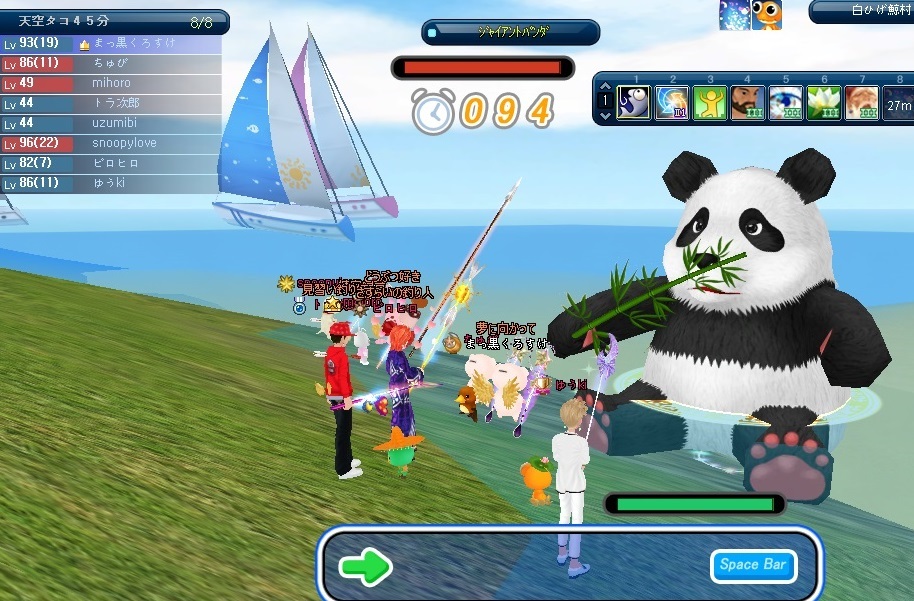Activate the blue eye skill
914x601 pixels.
click(786, 103)
